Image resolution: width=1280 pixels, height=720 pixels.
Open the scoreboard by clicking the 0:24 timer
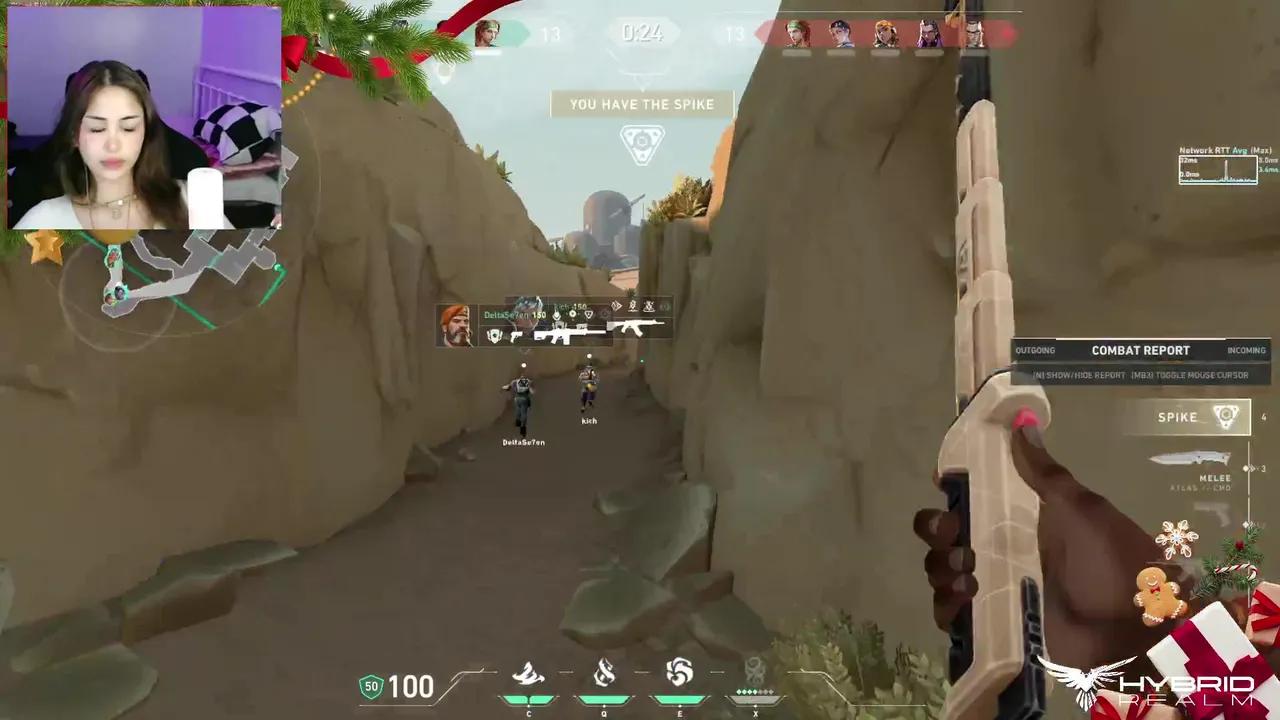641,33
